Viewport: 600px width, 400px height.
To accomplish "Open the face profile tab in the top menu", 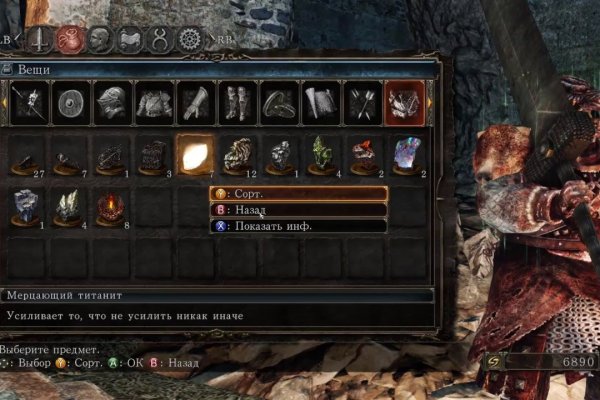I will pos(100,40).
